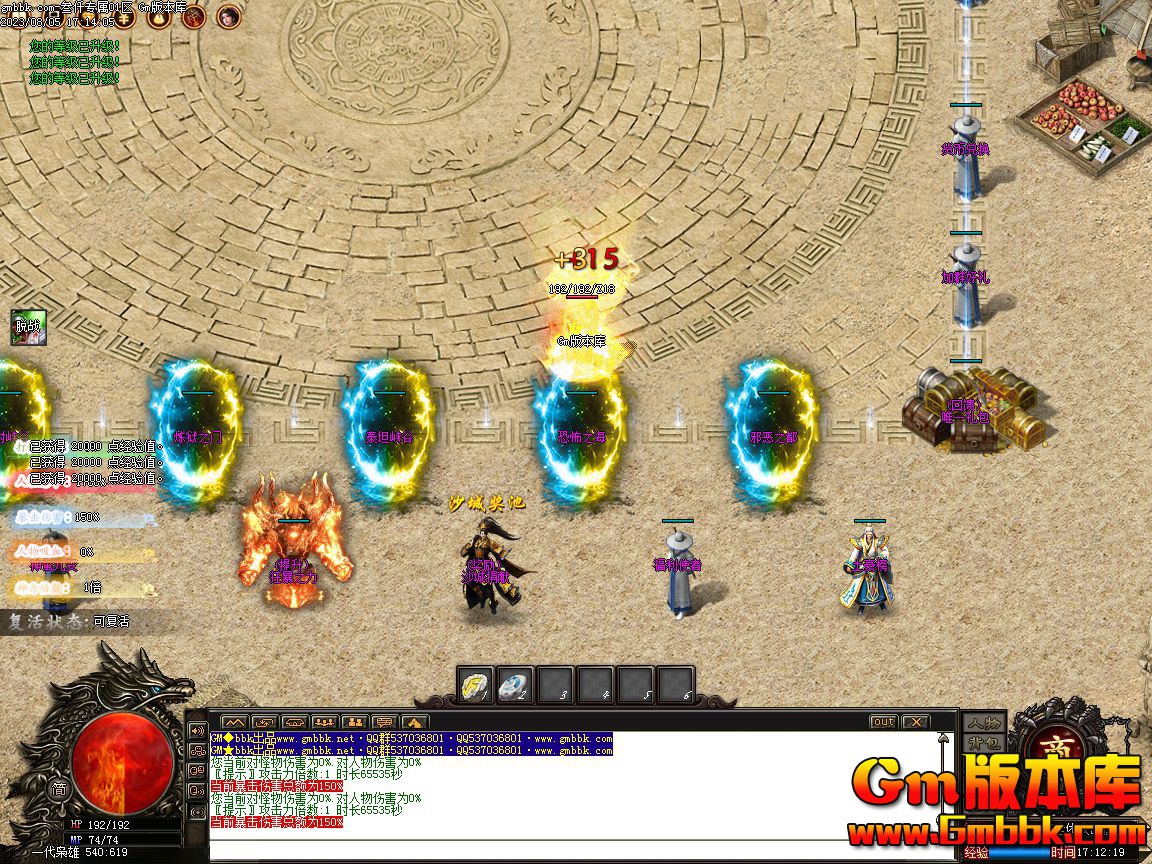
Task: Click the 脱战 leave-combat icon
Action: point(28,326)
